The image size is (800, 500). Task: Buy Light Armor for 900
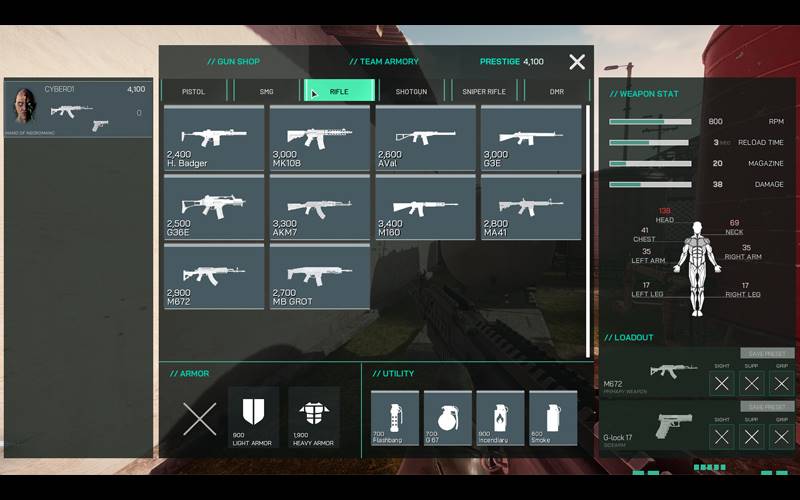[253, 417]
